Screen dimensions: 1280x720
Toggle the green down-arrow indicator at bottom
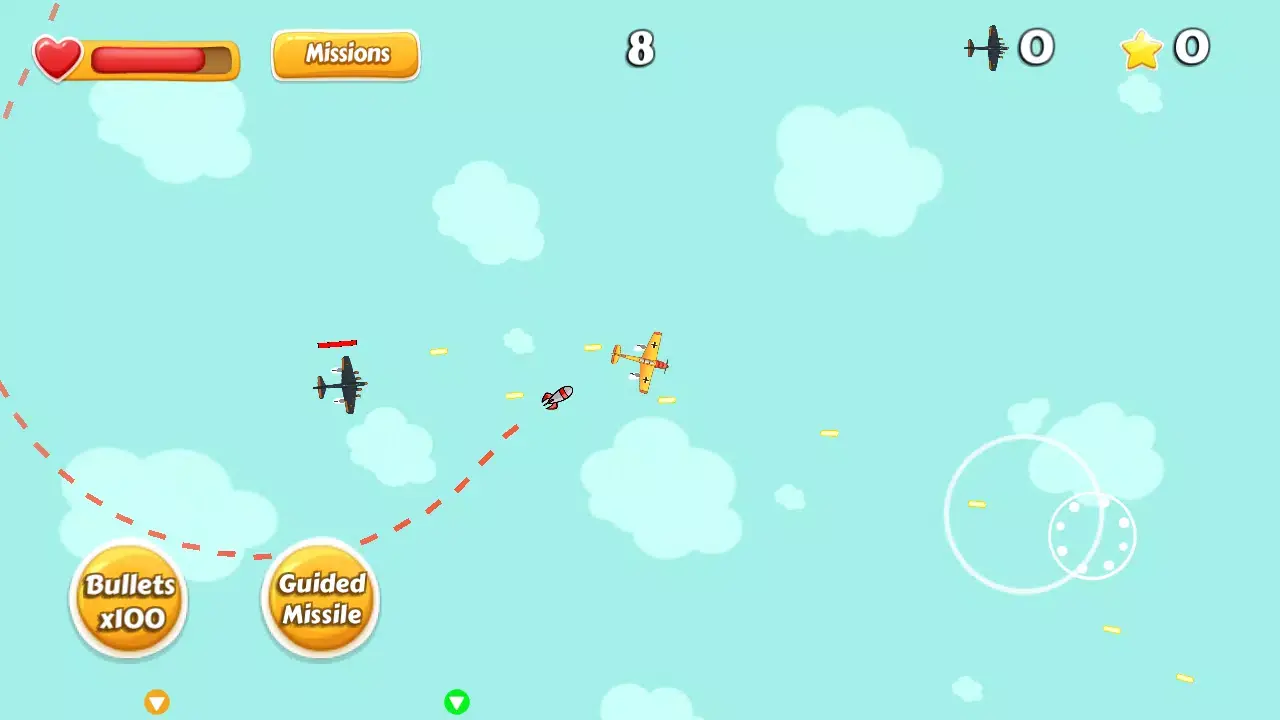(x=457, y=702)
